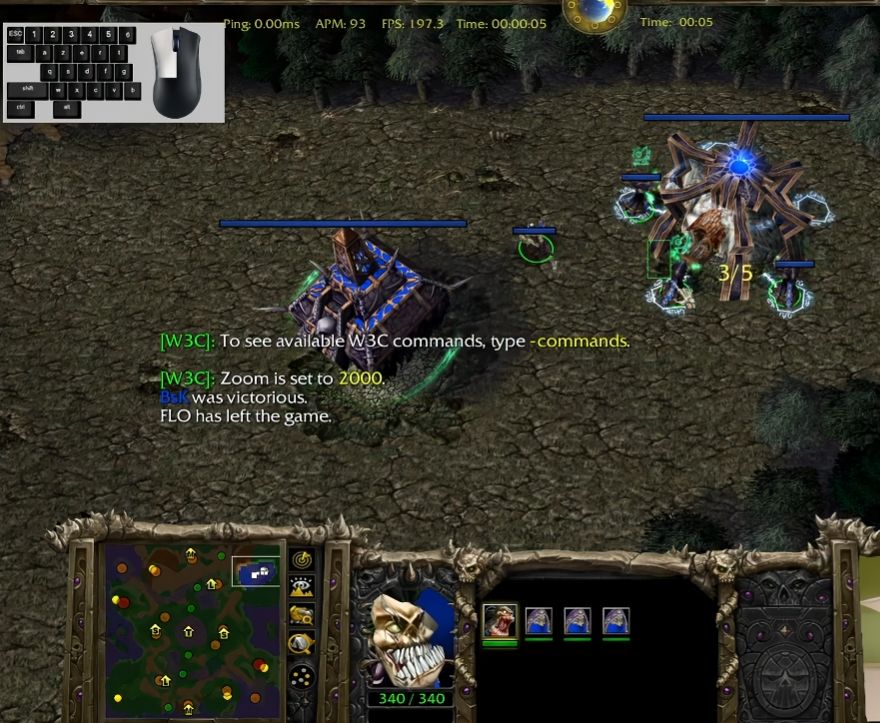Toggle formation movement with the dots icon

(301, 676)
